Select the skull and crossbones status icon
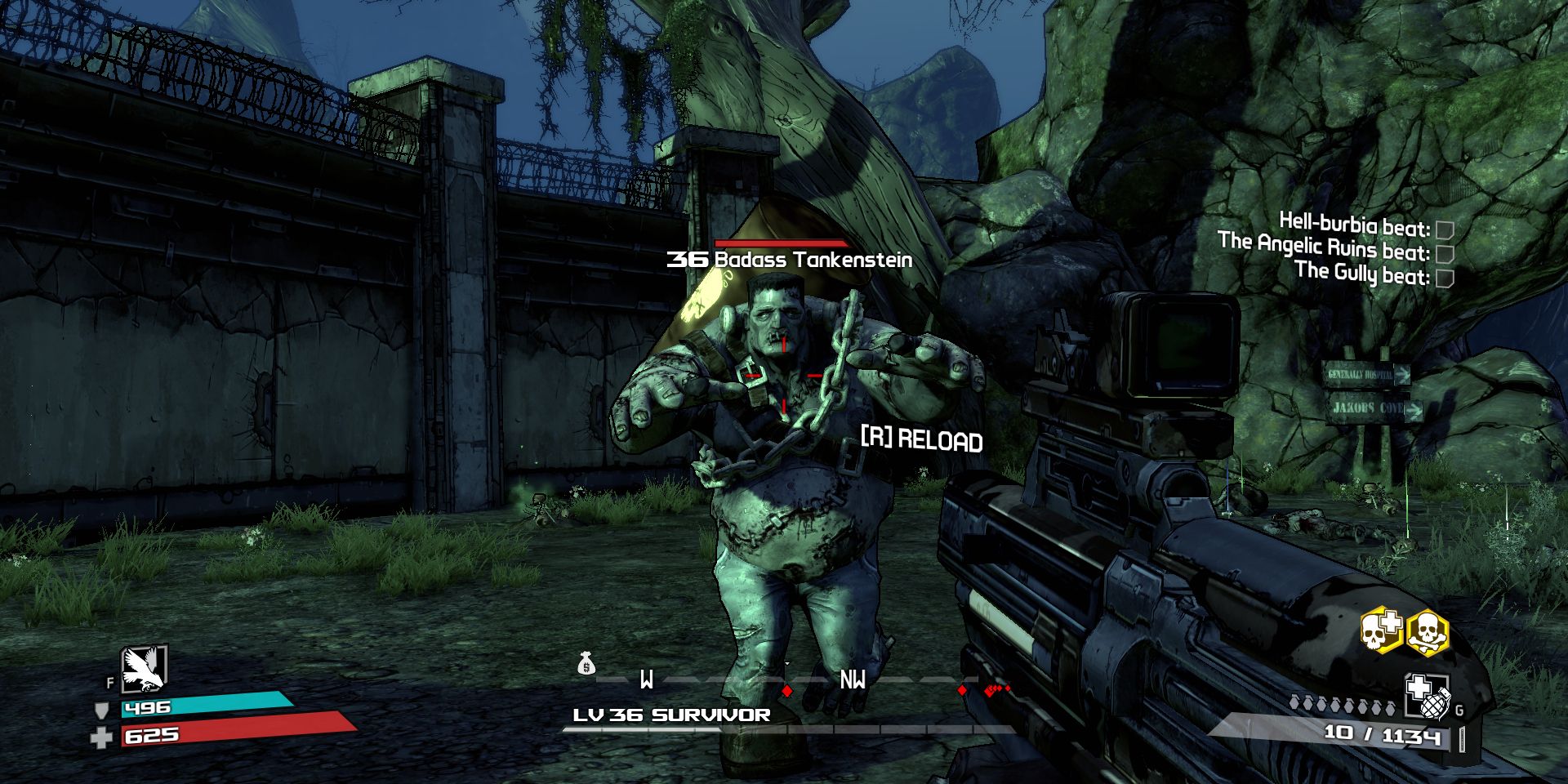The height and width of the screenshot is (784, 1568). [x=1427, y=630]
